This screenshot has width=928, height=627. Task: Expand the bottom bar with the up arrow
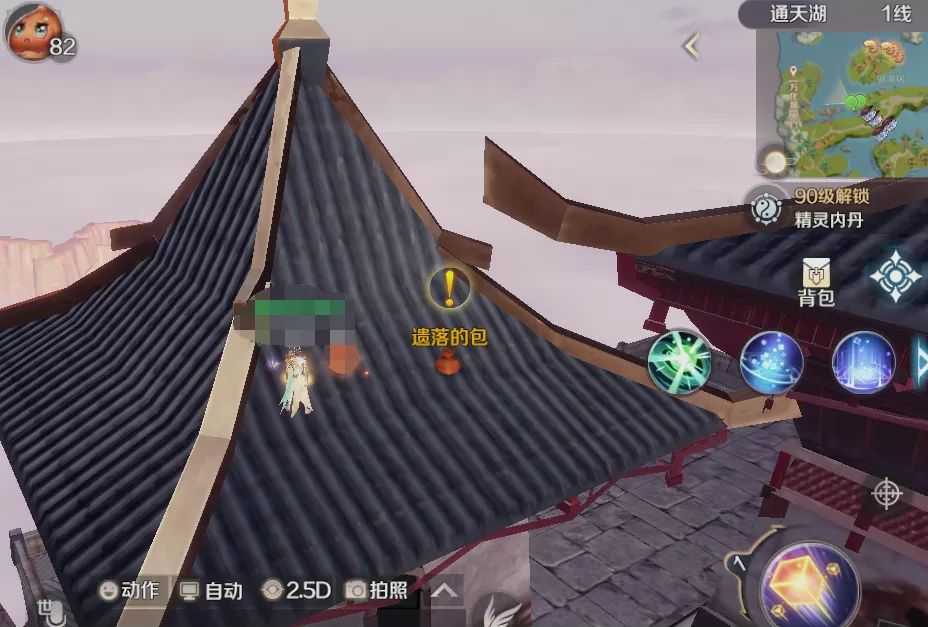(444, 591)
